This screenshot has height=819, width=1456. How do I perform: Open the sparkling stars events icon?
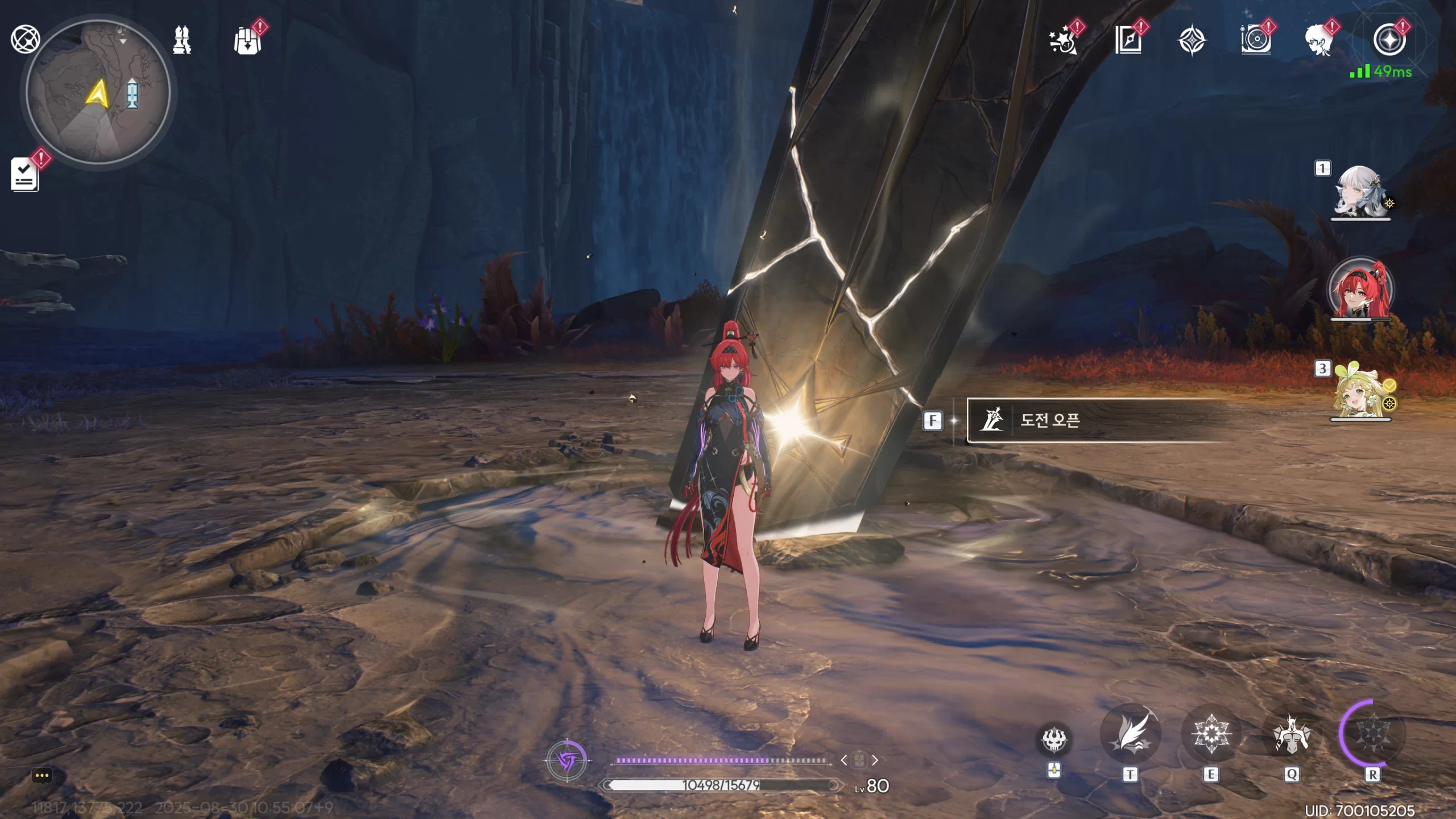(x=1062, y=41)
